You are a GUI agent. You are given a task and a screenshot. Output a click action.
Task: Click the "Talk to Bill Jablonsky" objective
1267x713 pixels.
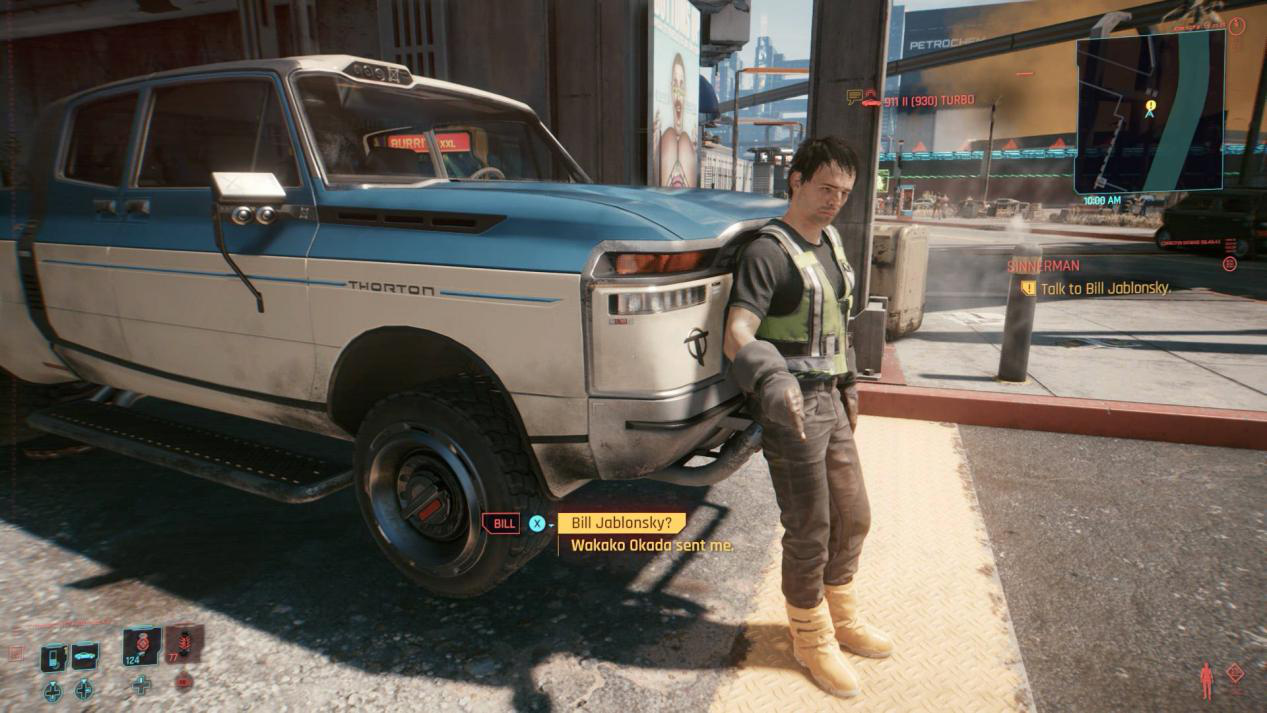(x=1104, y=288)
